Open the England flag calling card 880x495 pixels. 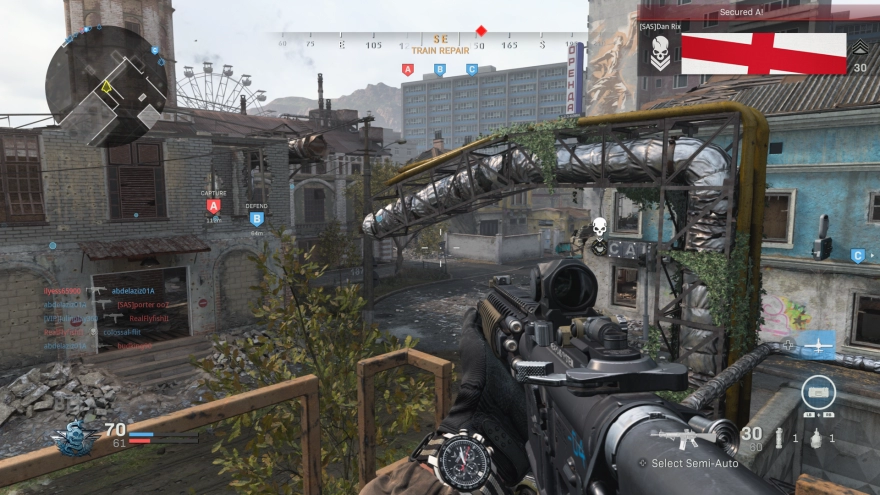763,54
